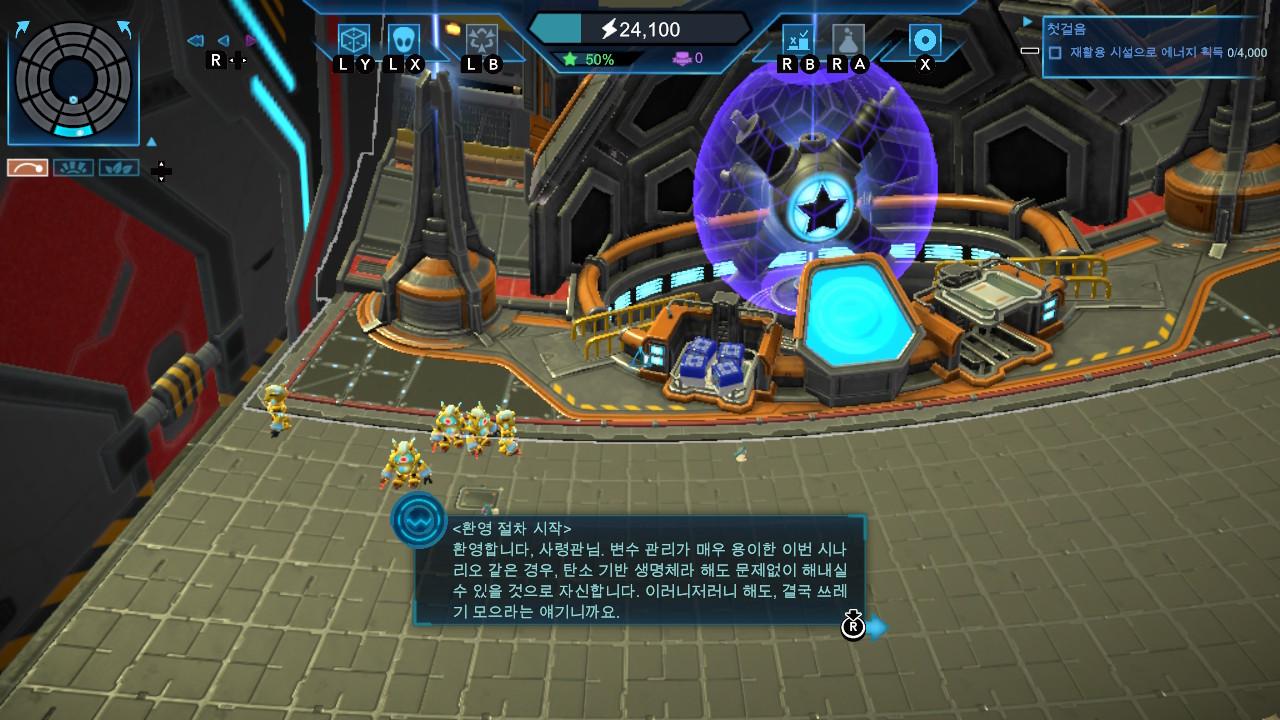
Task: Expand the quest panel with the blue arrow
Action: 1026,21
